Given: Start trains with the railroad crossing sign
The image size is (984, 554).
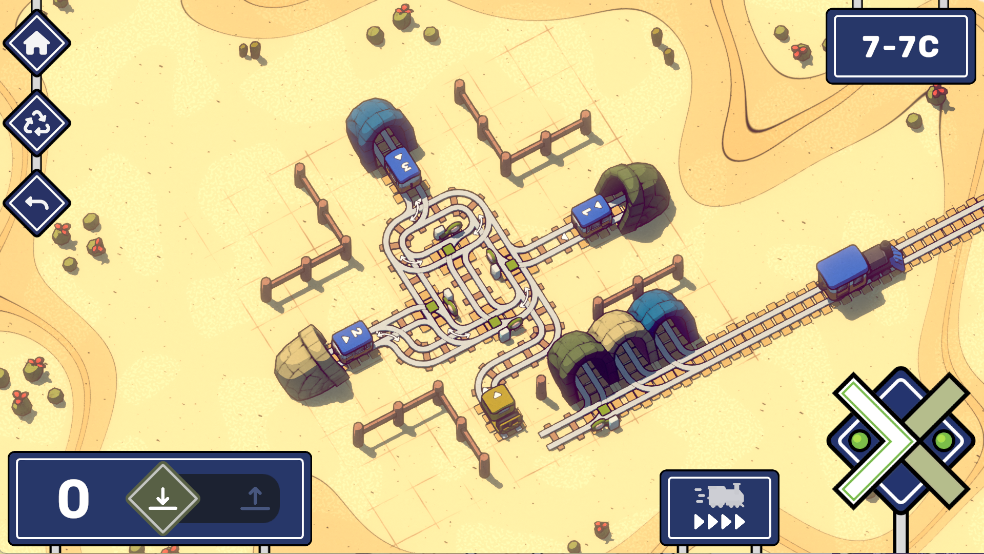Looking at the screenshot, I should pos(900,439).
